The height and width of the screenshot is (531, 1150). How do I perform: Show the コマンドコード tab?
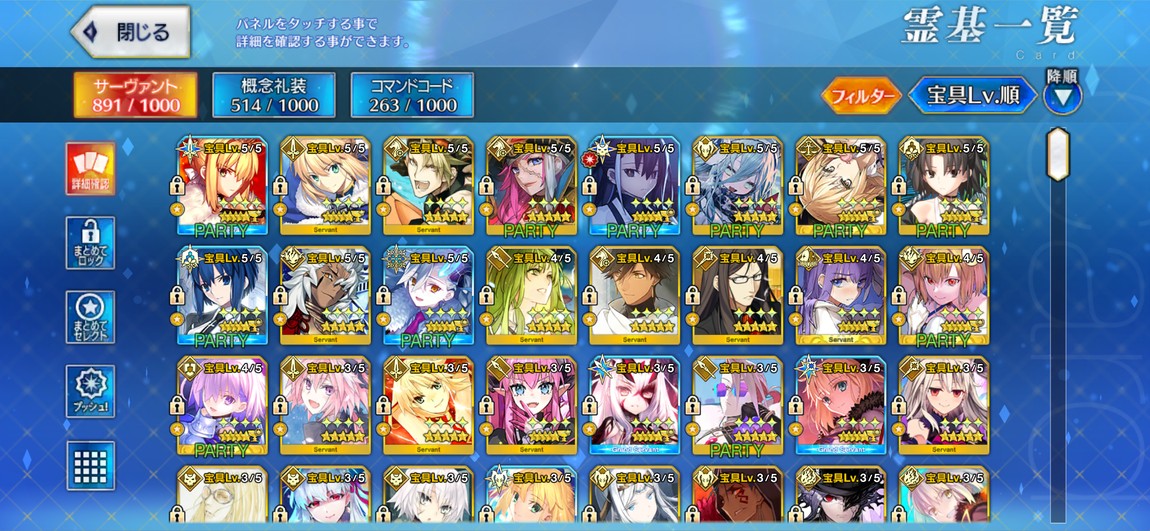[412, 95]
